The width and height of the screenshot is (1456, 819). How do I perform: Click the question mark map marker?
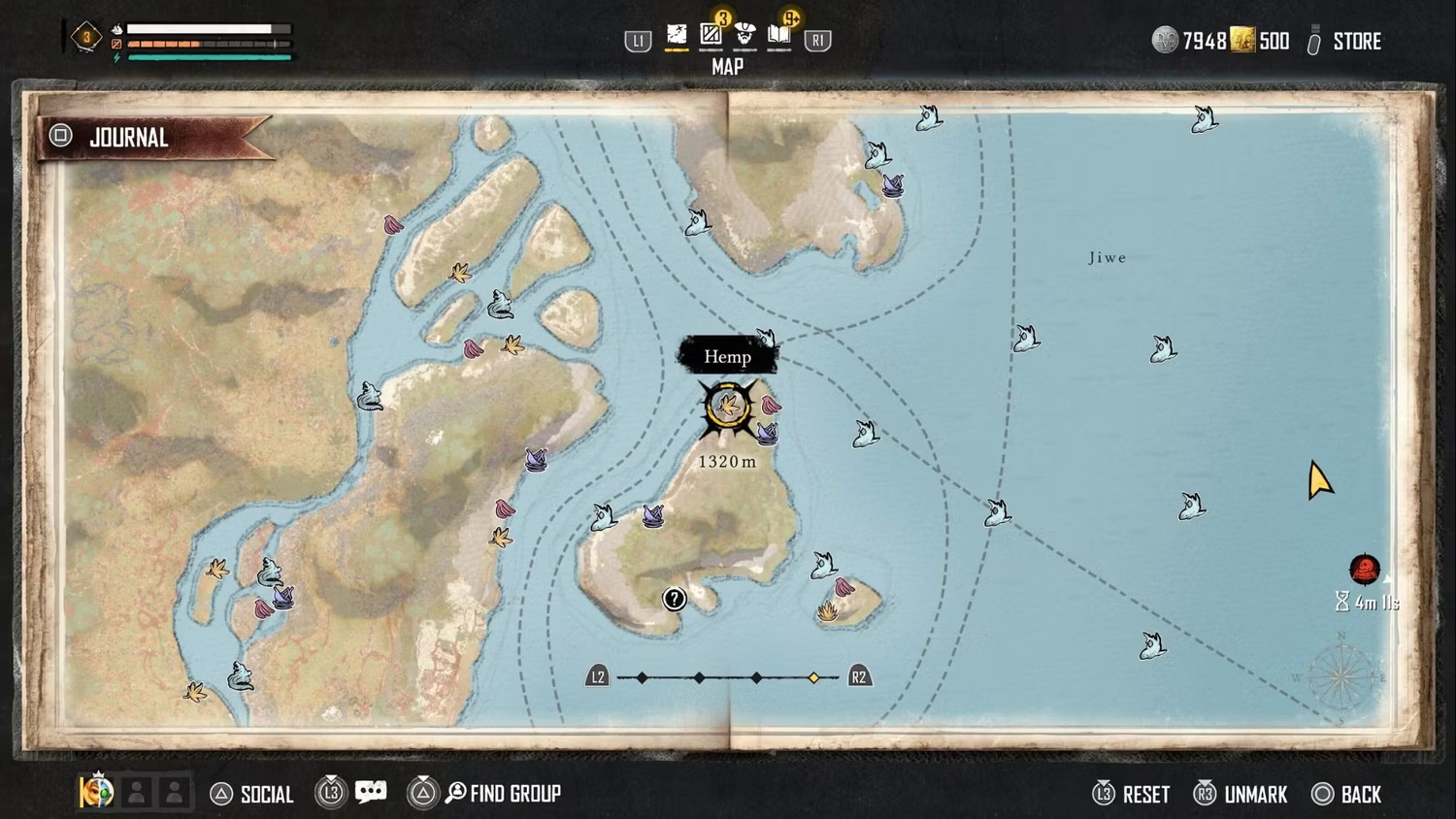tap(674, 599)
